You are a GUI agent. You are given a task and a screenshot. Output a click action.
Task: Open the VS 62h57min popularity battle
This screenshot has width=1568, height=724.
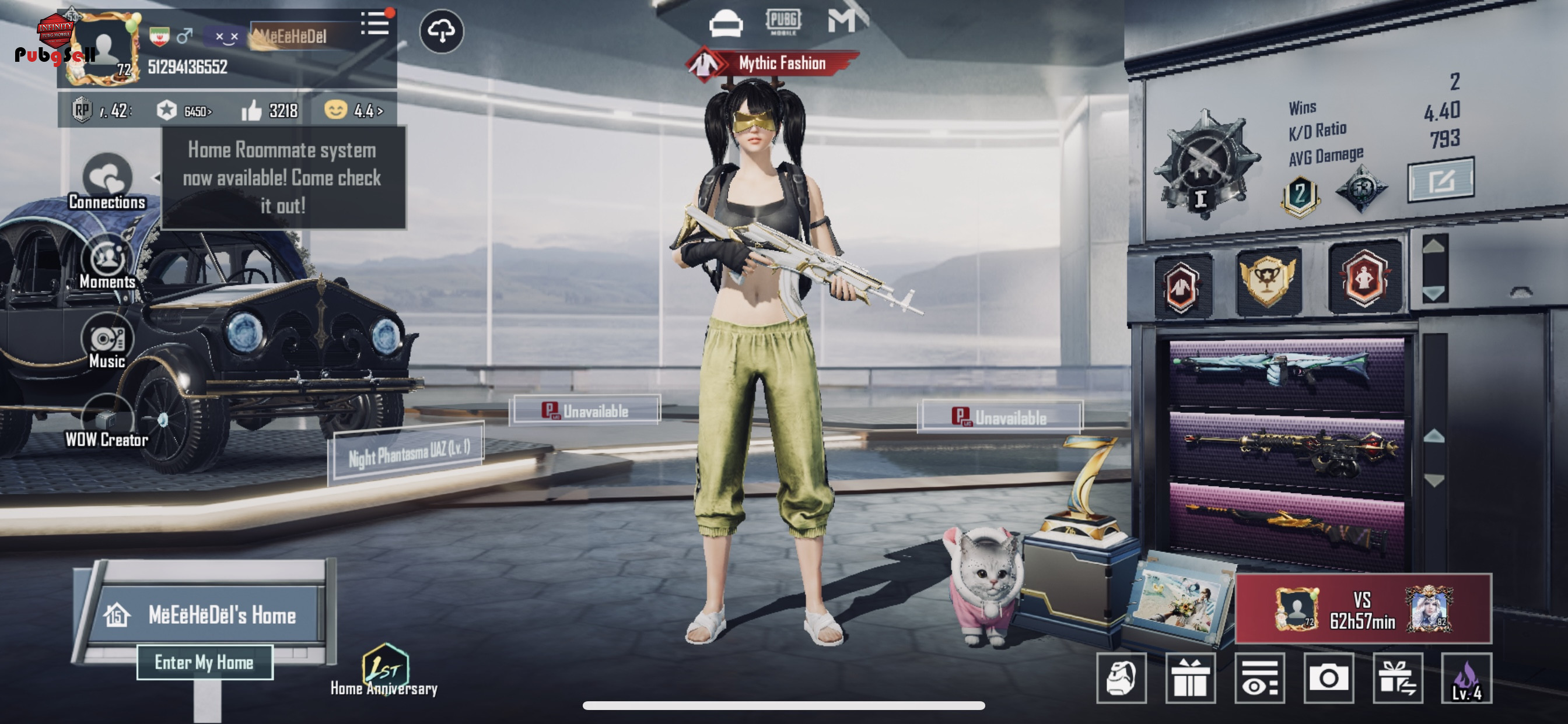click(x=1363, y=609)
